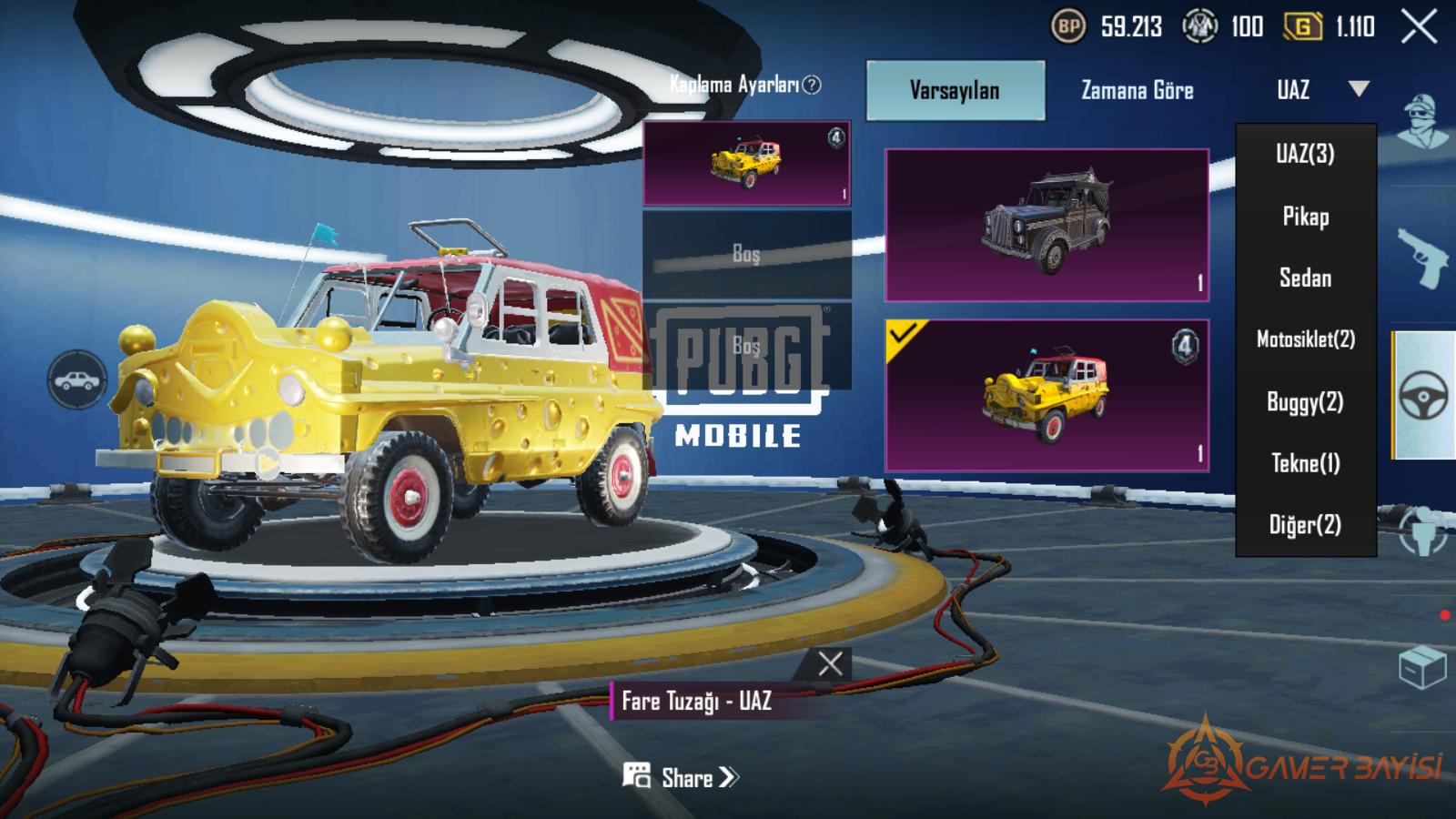The height and width of the screenshot is (819, 1456).
Task: Open the equipped skin slot with yellow UAZ
Action: pos(746,164)
